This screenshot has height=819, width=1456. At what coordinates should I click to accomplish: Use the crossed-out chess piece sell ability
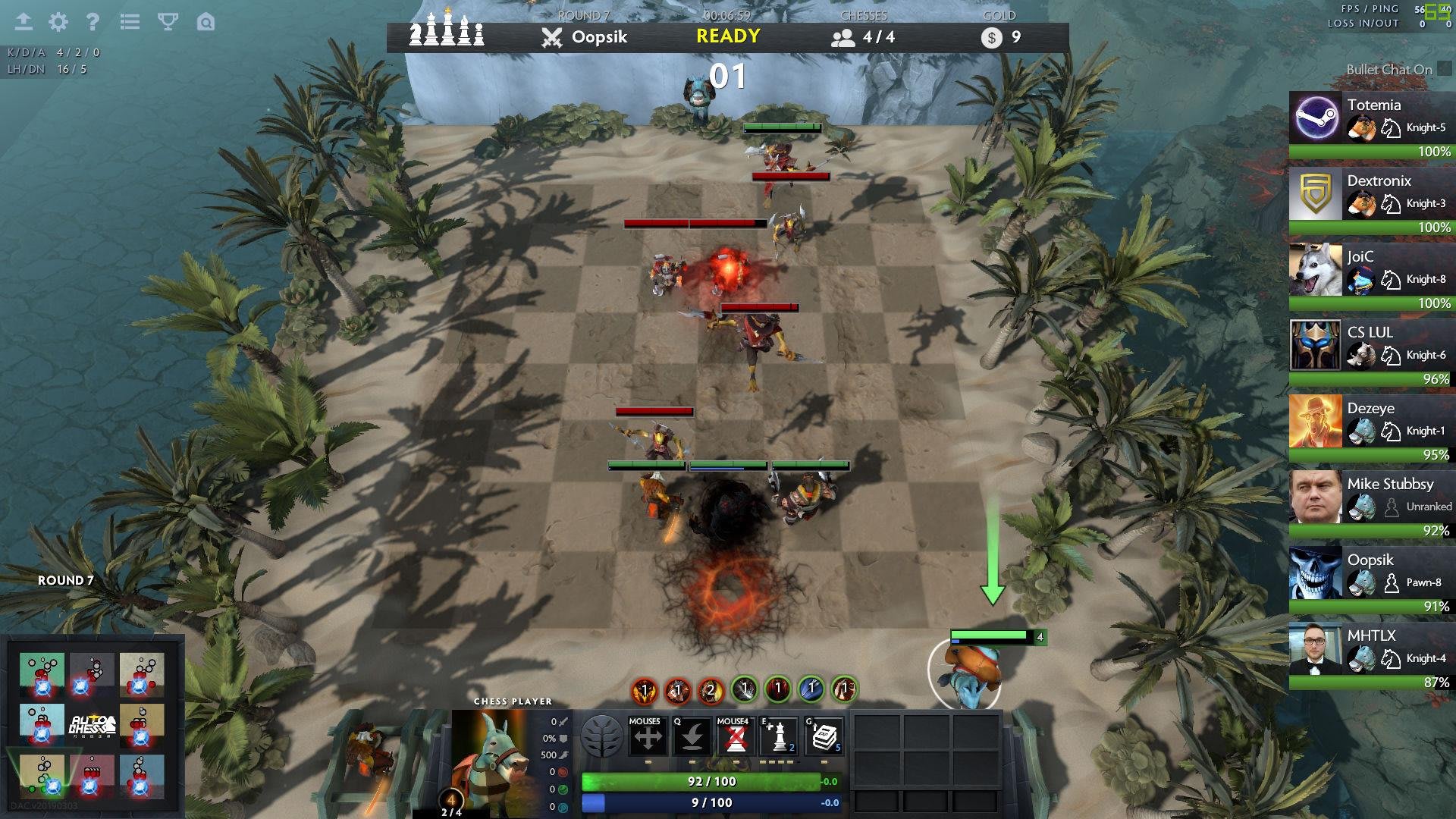tap(735, 737)
